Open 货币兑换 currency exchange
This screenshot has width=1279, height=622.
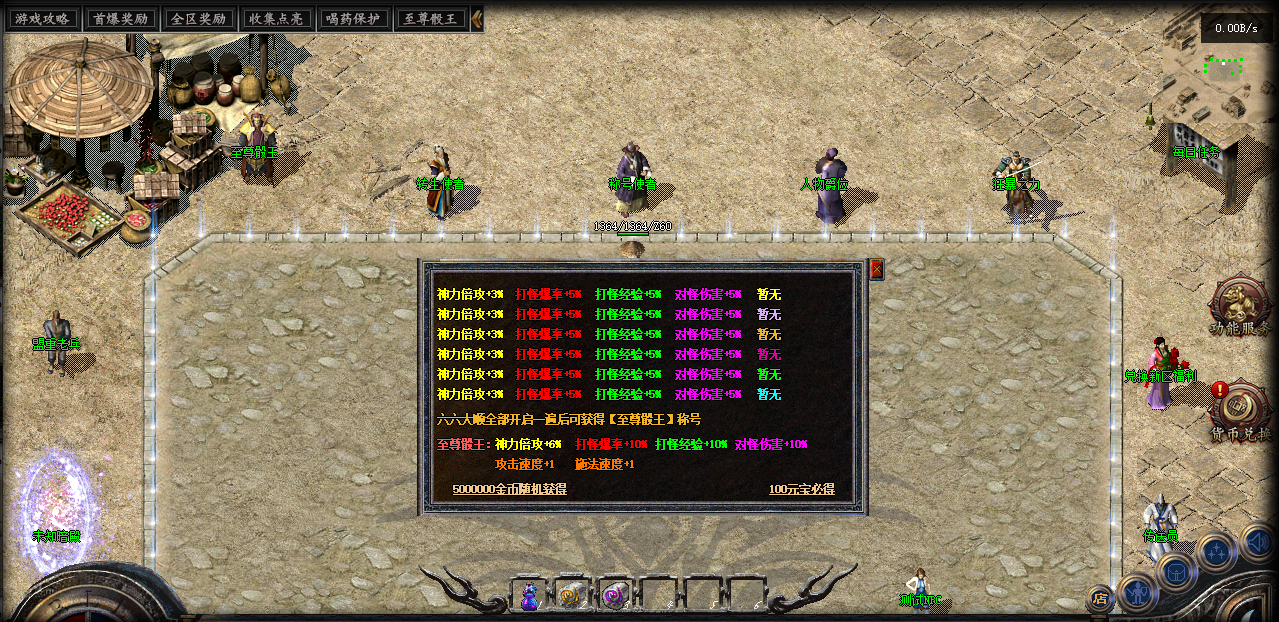pyautogui.click(x=1240, y=410)
